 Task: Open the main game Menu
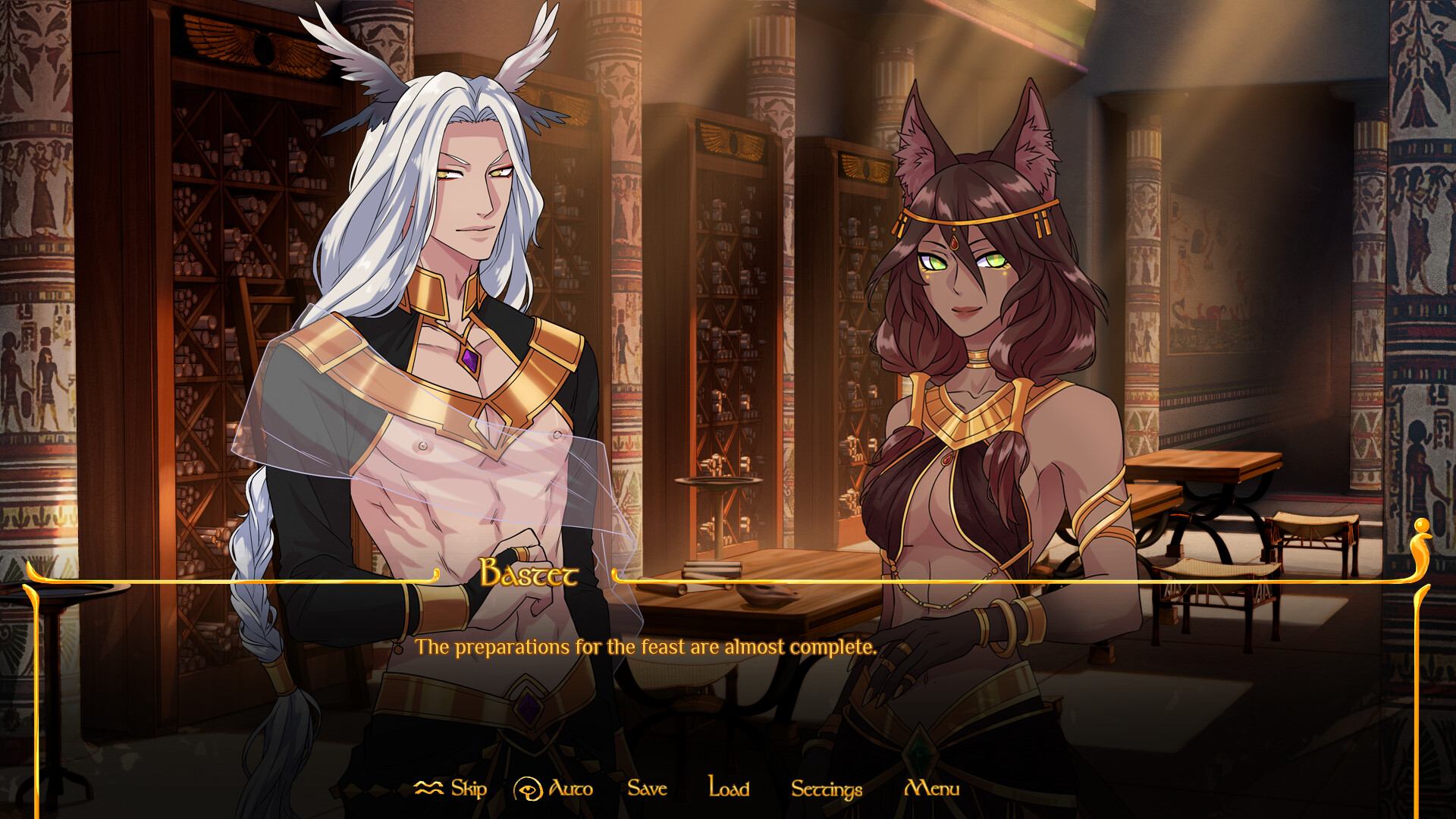coord(933,789)
